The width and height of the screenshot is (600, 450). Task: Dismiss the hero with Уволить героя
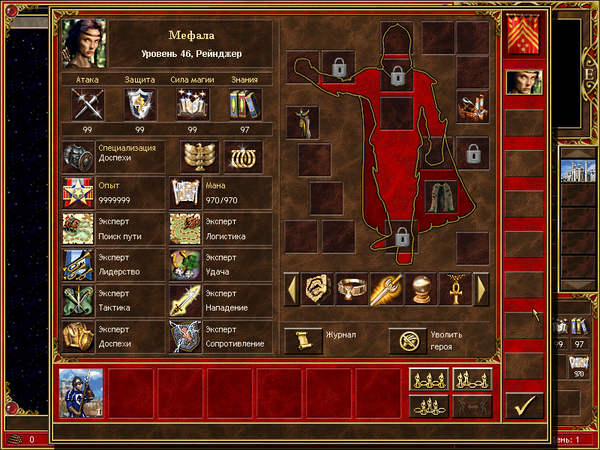405,341
